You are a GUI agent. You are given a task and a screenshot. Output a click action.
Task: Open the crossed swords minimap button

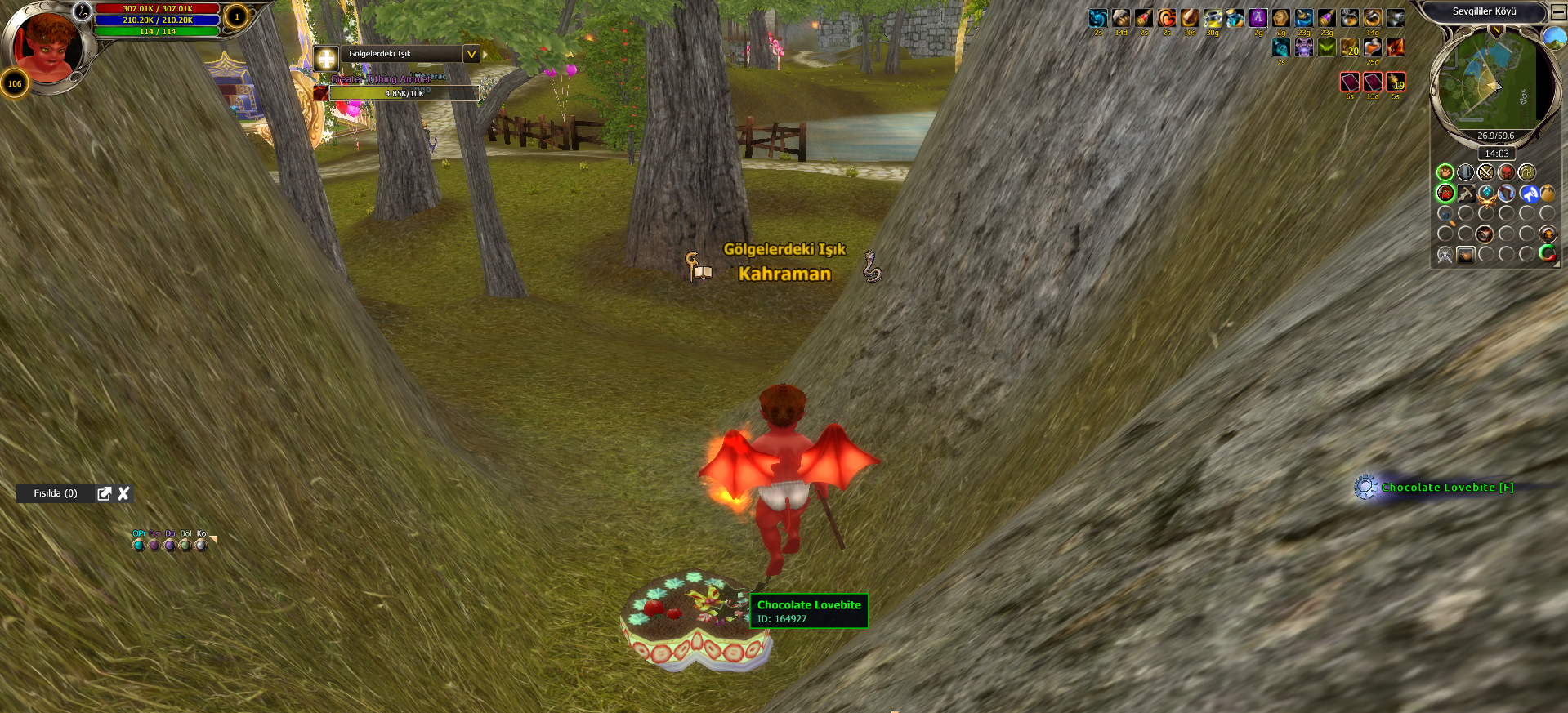pos(1485,172)
